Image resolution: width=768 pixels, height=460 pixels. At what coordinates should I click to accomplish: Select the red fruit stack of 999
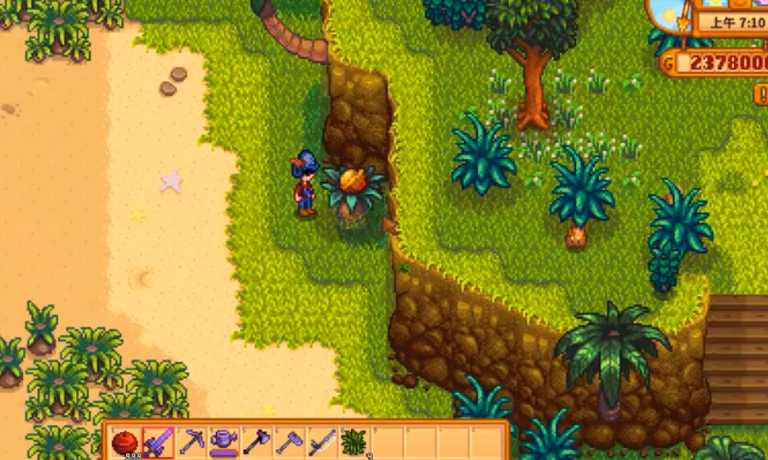point(125,442)
